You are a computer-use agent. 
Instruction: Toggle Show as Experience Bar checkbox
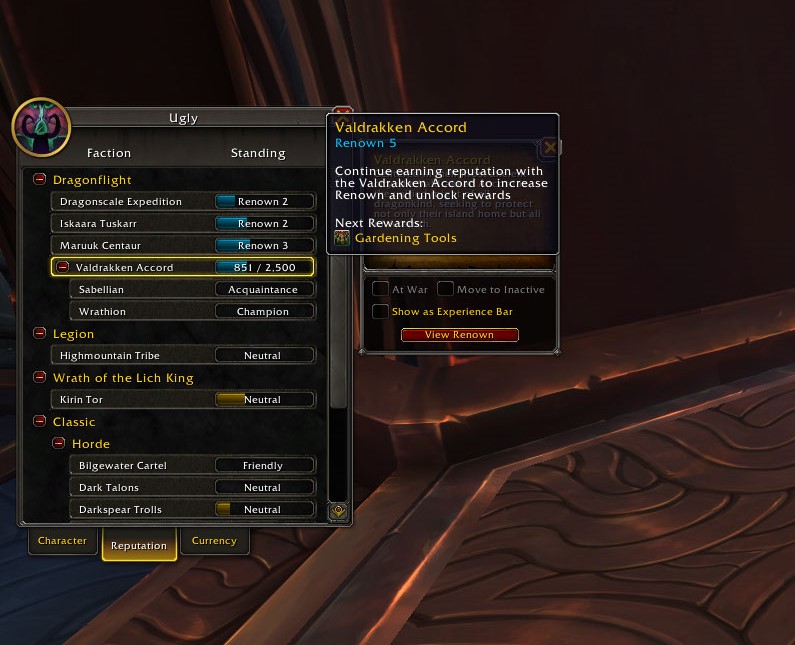(380, 312)
